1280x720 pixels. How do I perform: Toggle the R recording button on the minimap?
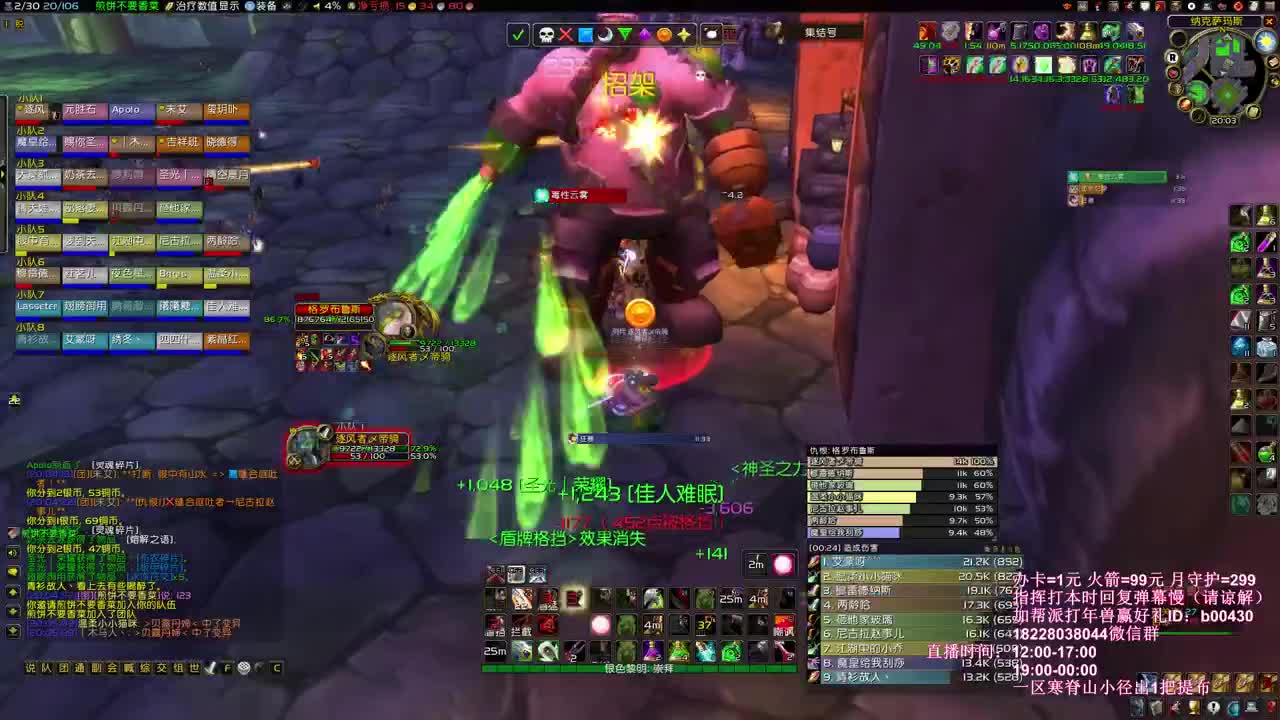1172,58
